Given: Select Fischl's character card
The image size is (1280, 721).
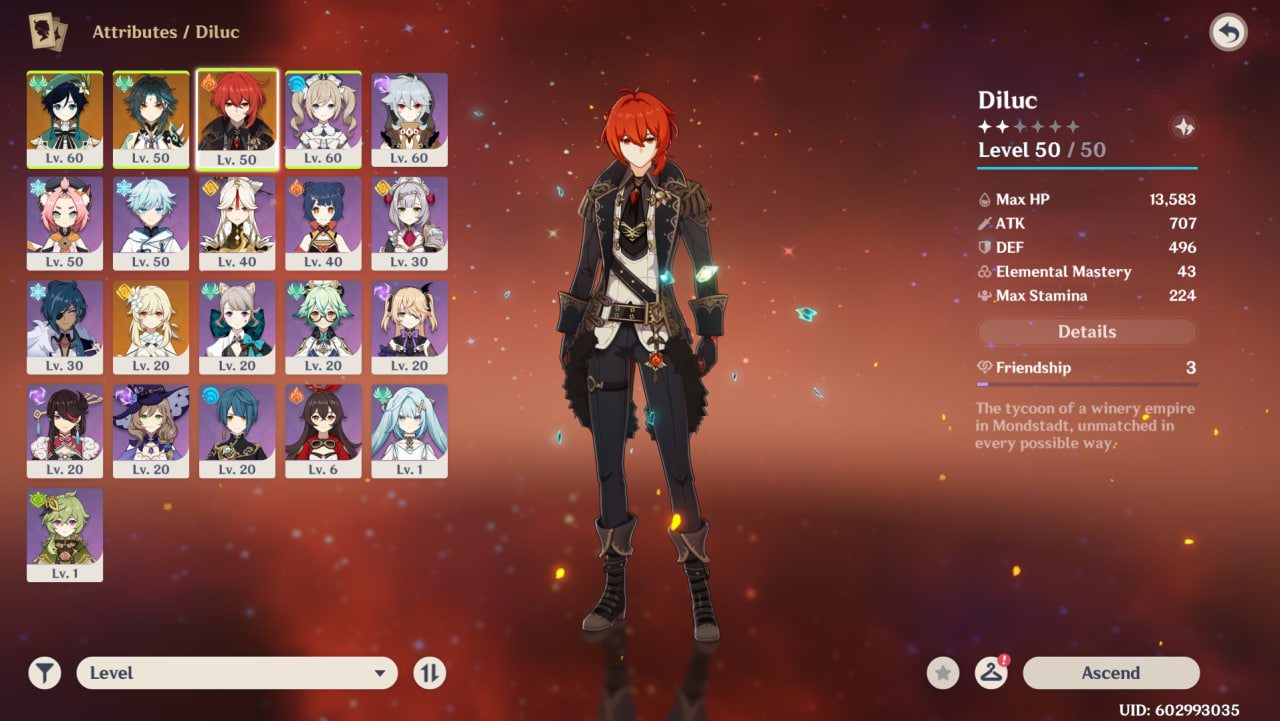Looking at the screenshot, I should coord(409,326).
